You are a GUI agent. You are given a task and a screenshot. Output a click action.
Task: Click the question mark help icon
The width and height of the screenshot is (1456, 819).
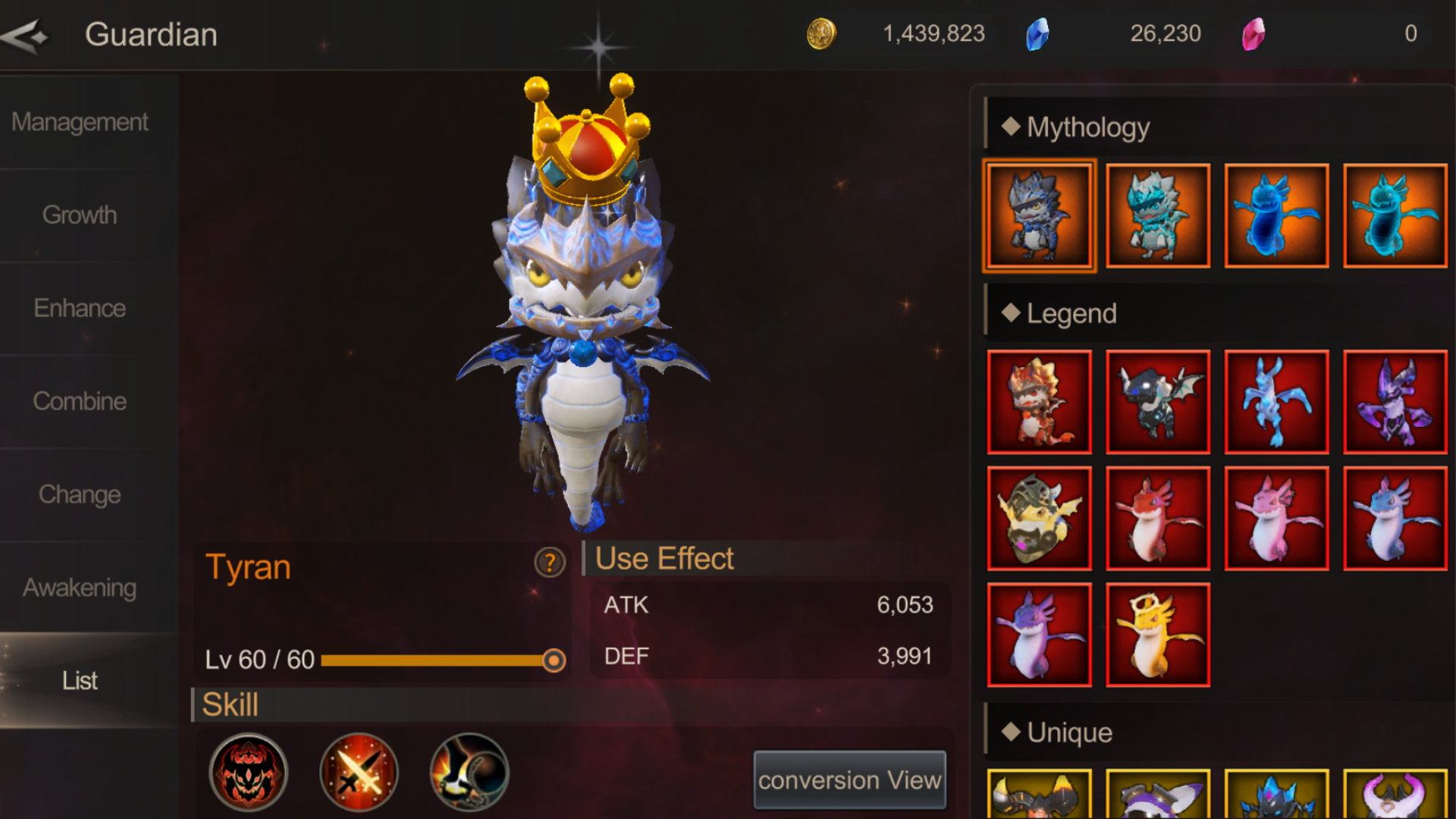click(550, 563)
